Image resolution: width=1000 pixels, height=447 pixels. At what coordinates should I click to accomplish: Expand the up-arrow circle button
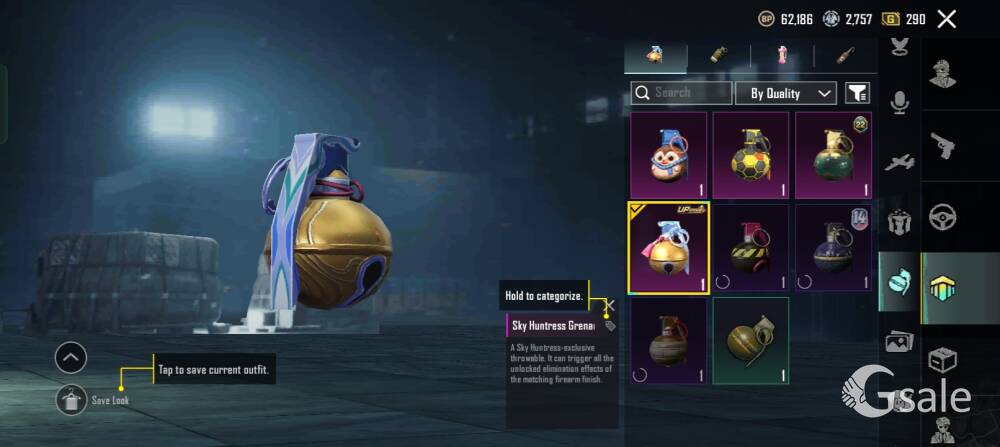pos(71,357)
